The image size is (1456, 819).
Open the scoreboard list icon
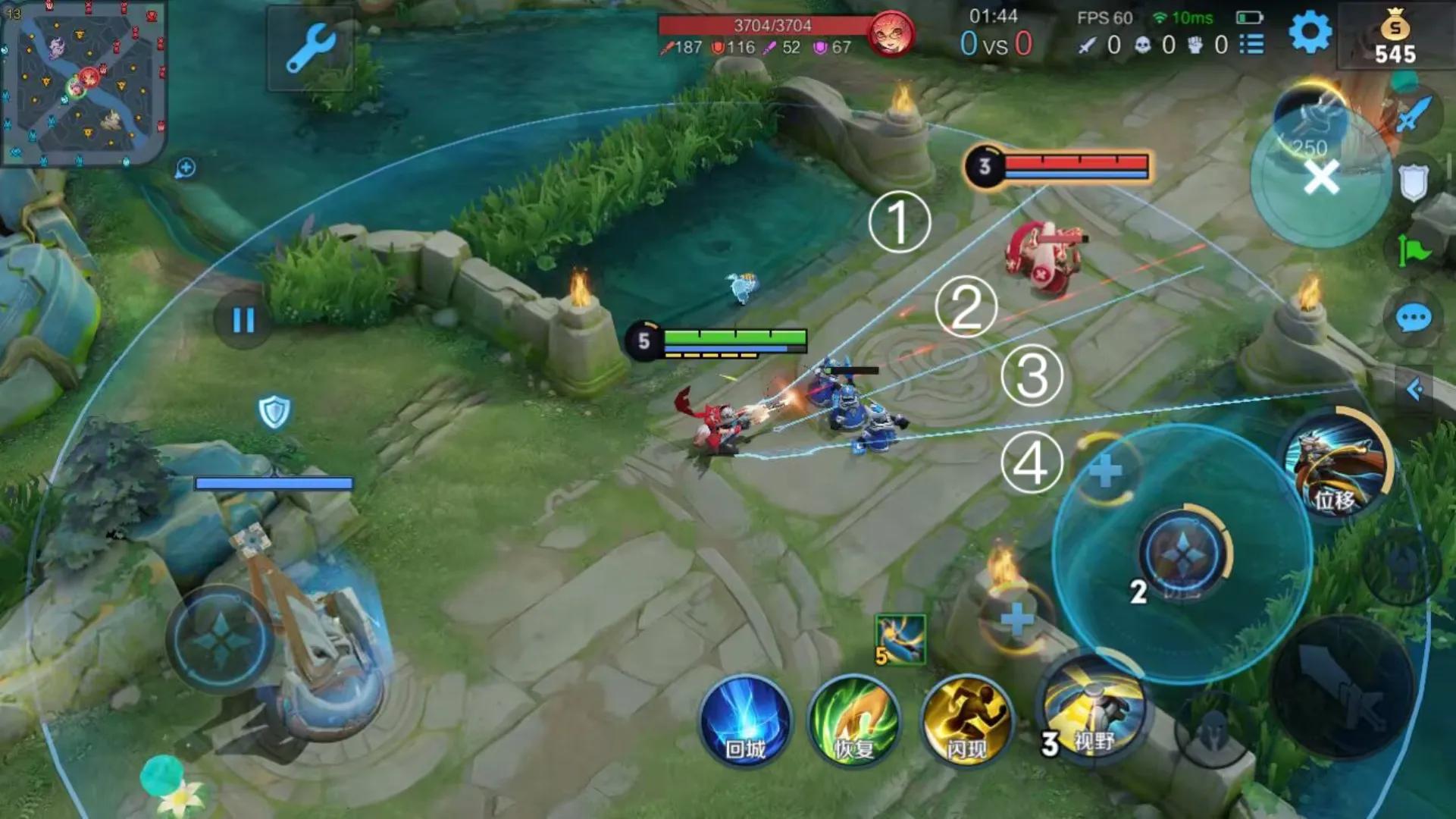(1251, 45)
